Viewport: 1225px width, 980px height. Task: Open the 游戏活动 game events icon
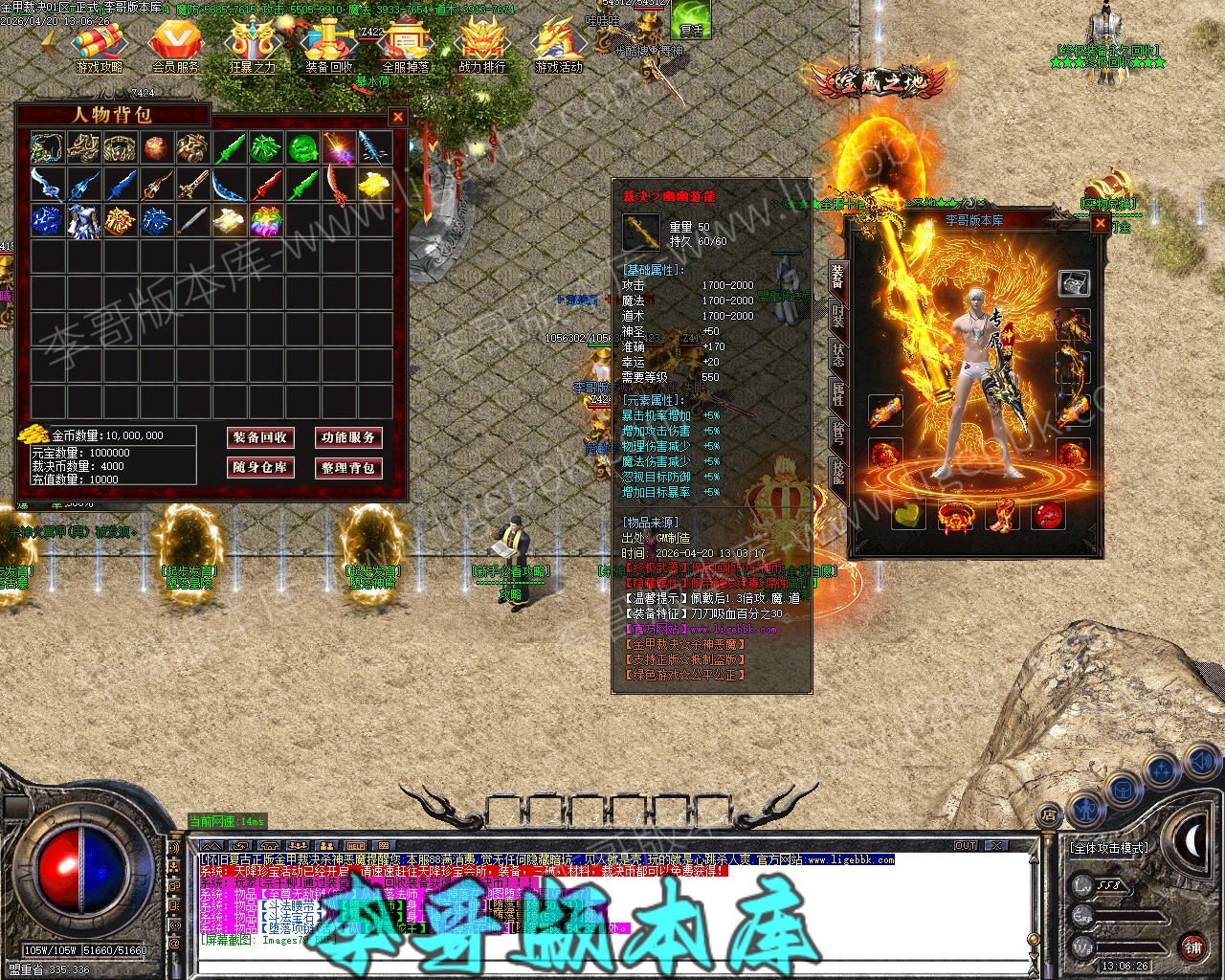(558, 46)
